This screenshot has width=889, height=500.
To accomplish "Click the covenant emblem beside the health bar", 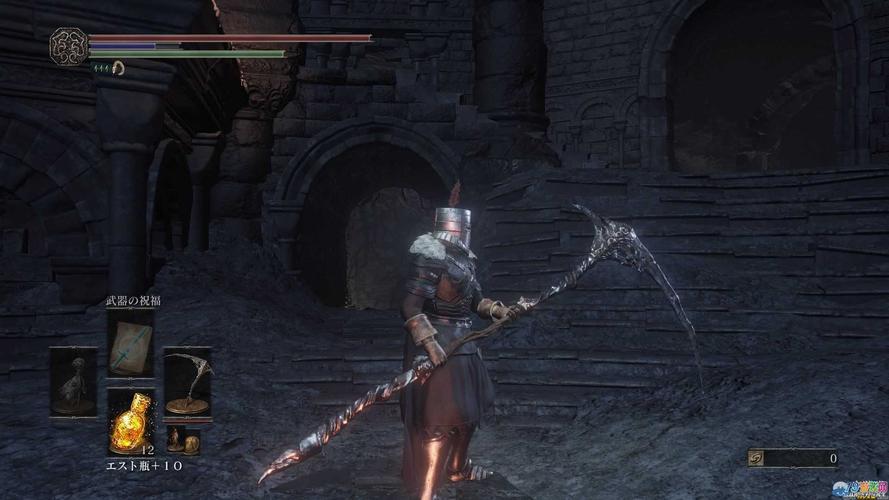I will [68, 45].
